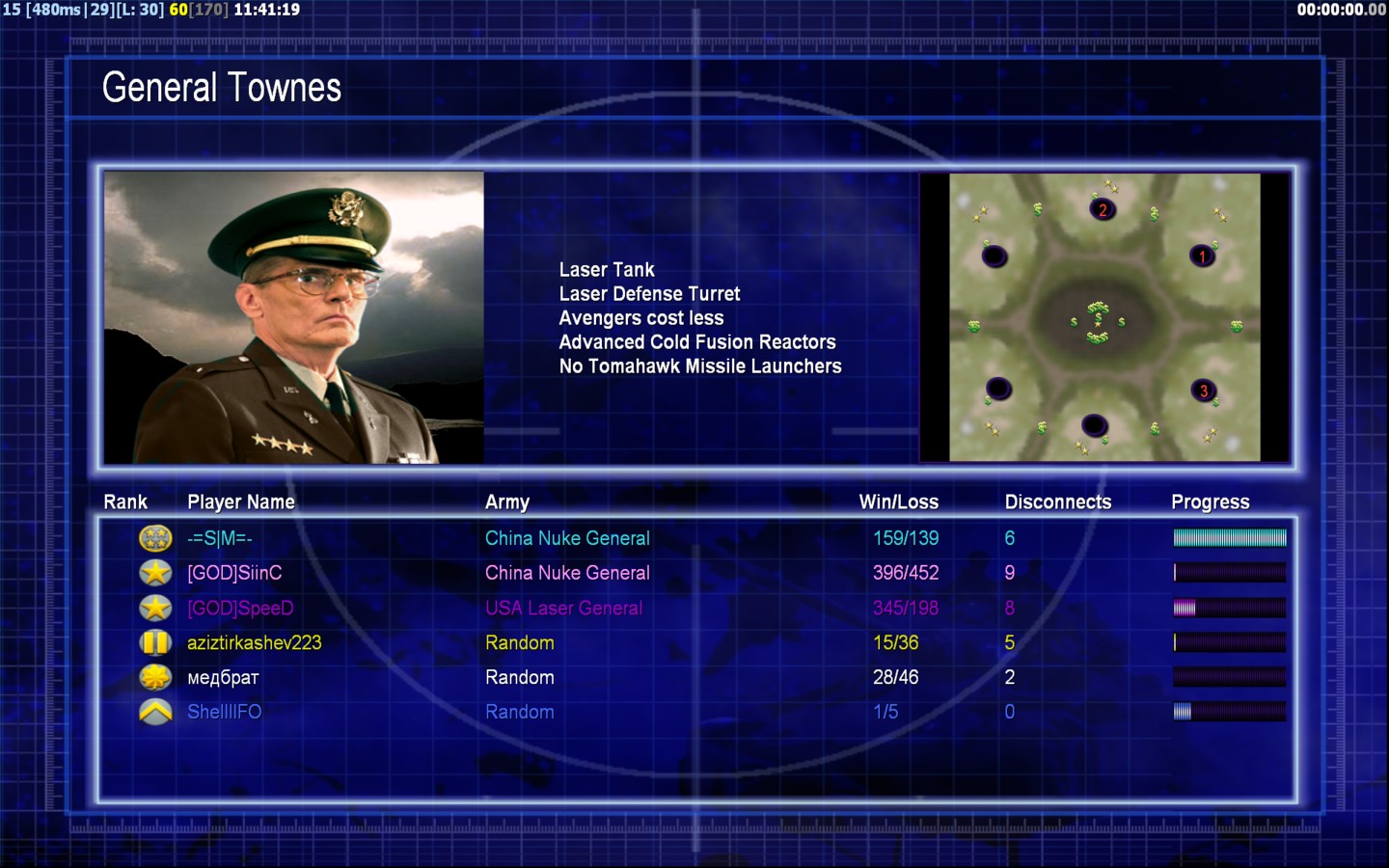Select player [GOD]SiinC in the list
This screenshot has height=868, width=1389.
click(x=234, y=573)
